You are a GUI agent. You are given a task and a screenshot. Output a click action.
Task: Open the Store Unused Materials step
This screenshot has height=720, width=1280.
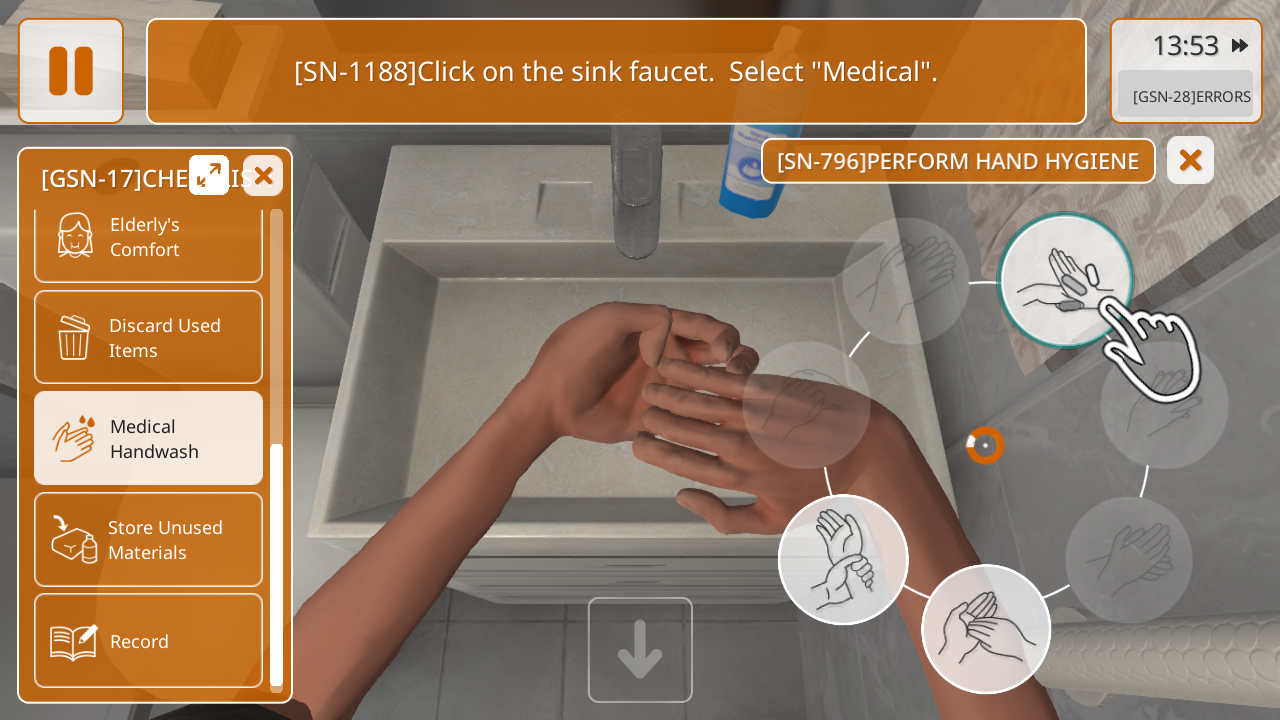click(x=148, y=540)
